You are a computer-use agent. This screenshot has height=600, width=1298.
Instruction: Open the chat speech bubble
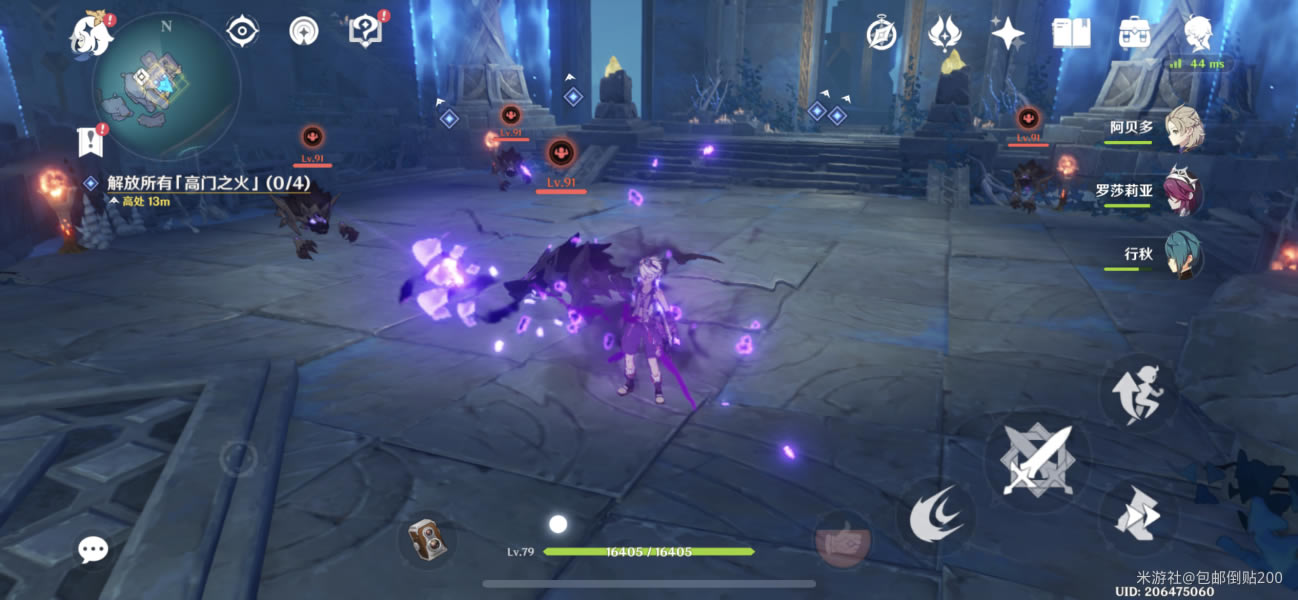93,548
